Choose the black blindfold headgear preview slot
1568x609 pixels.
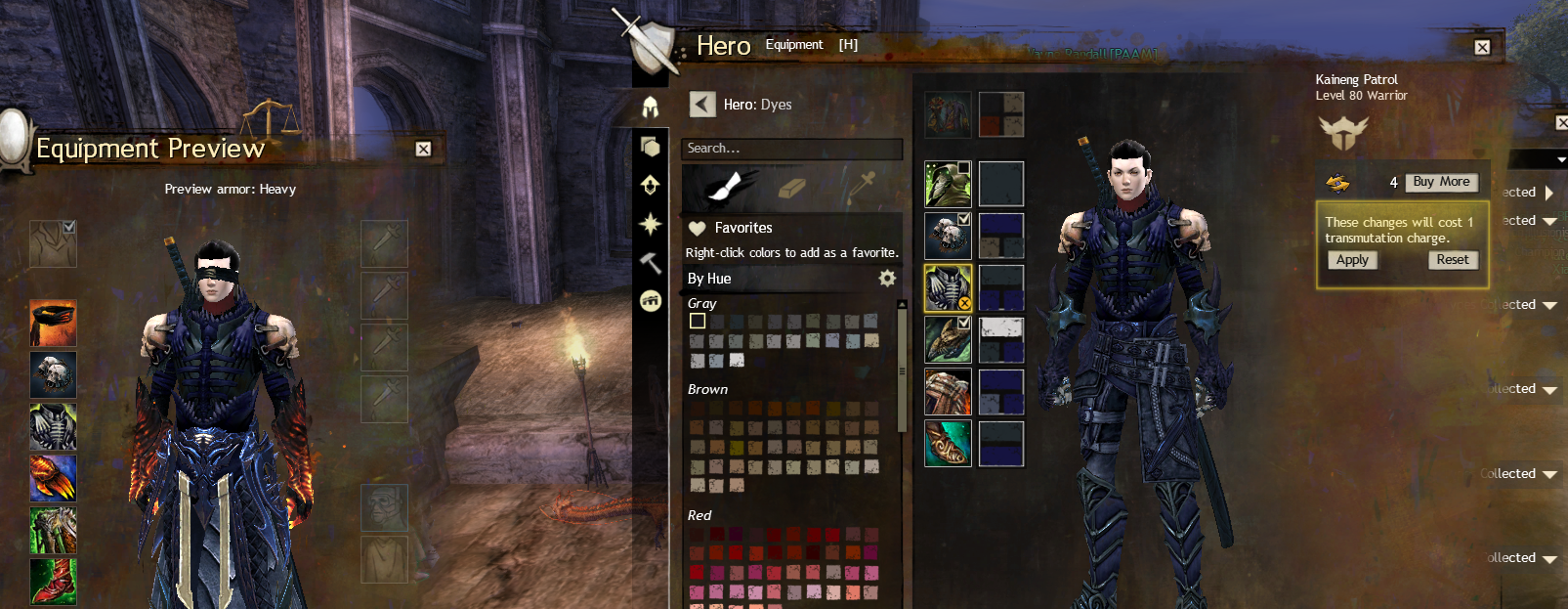(53, 324)
